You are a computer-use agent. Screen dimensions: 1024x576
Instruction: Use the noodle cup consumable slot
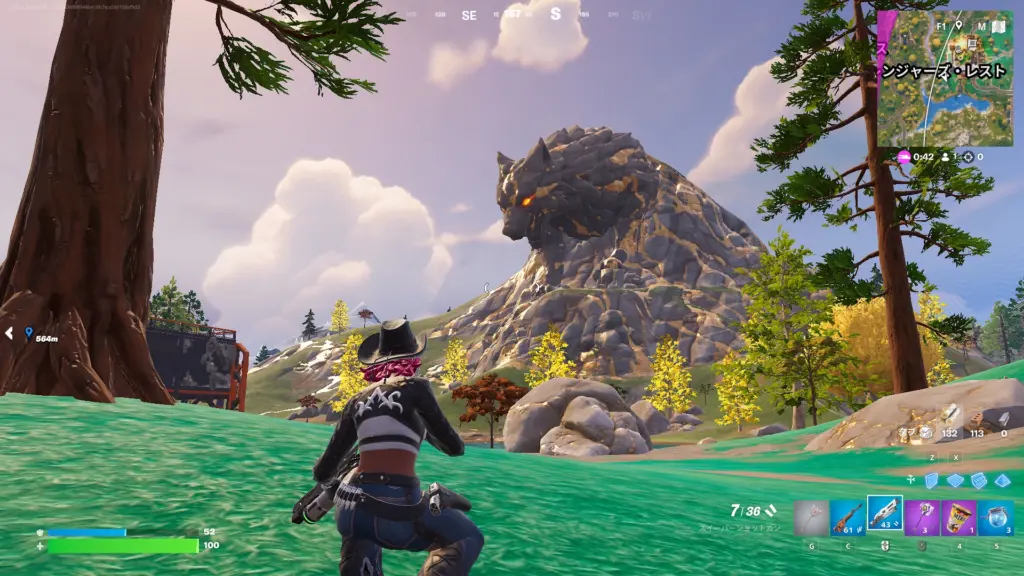958,518
